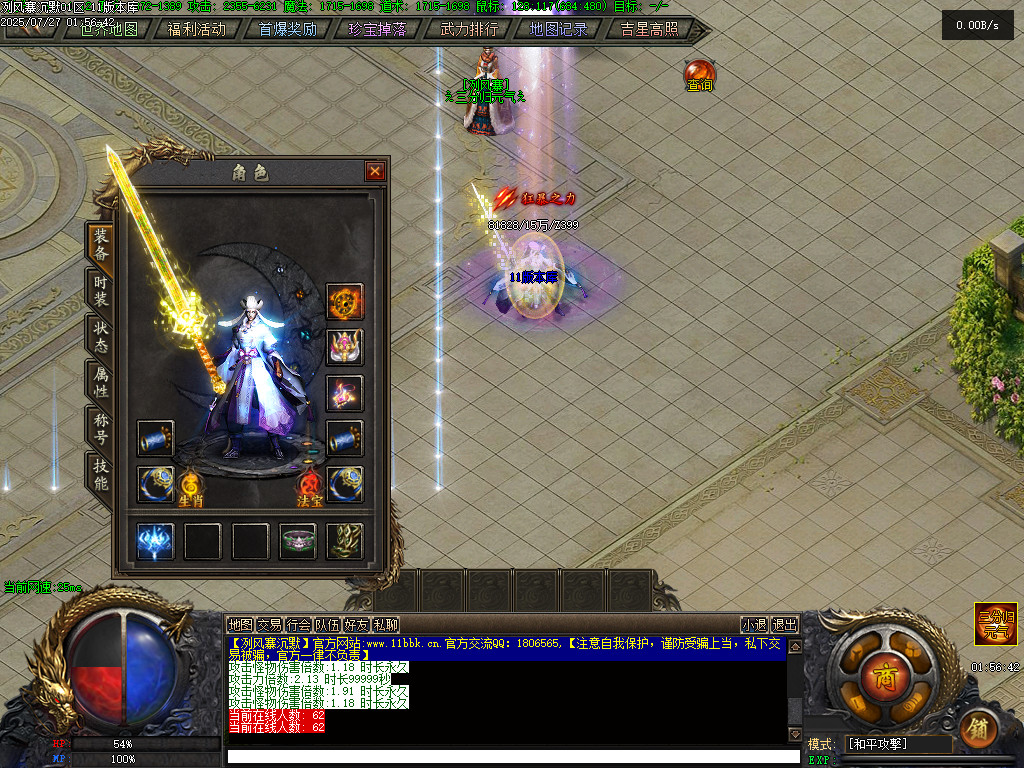Activate the 三分归元气 skill icon
The image size is (1024, 768).
pyautogui.click(x=995, y=622)
